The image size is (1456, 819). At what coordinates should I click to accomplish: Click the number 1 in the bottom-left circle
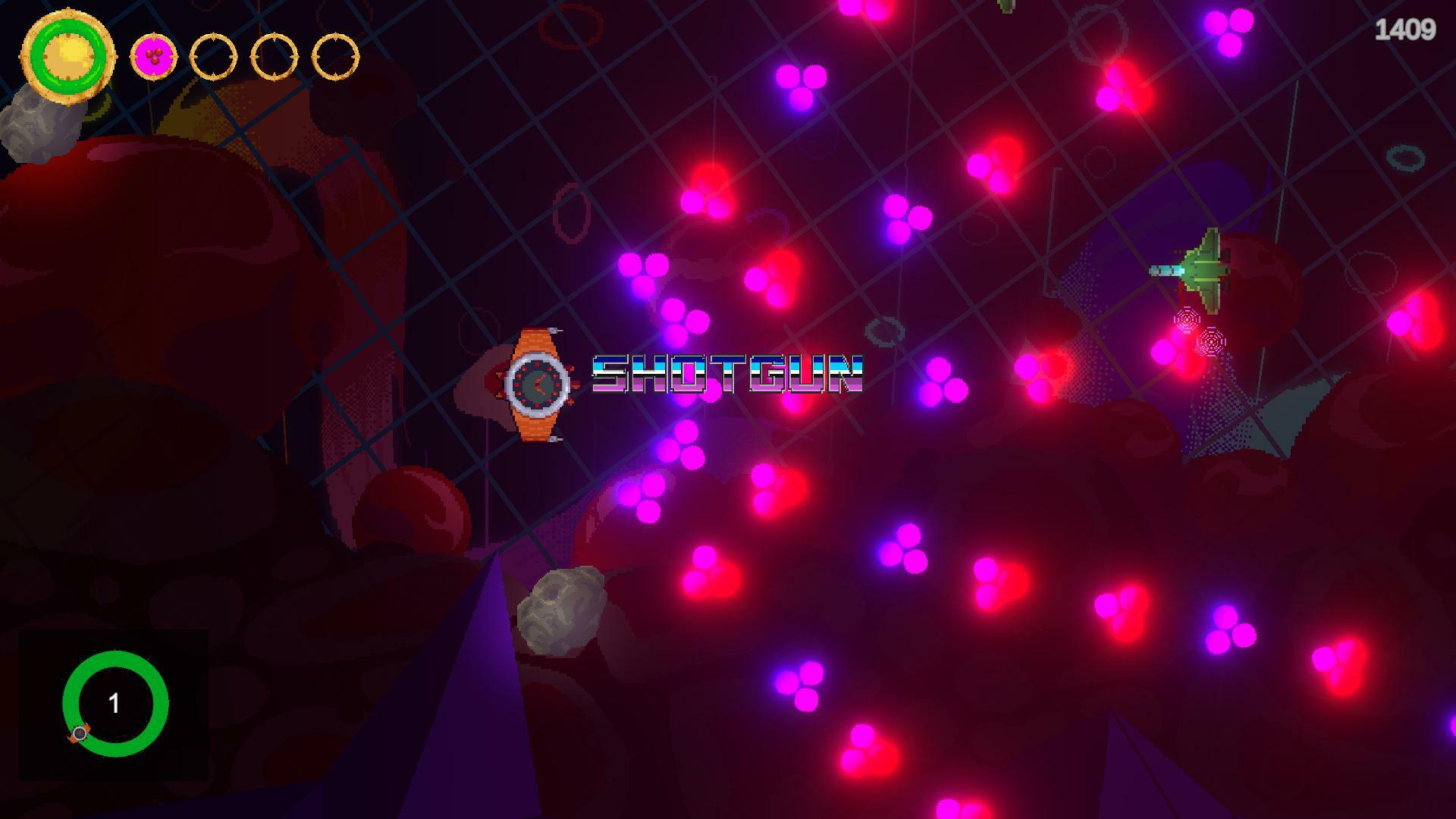(115, 704)
